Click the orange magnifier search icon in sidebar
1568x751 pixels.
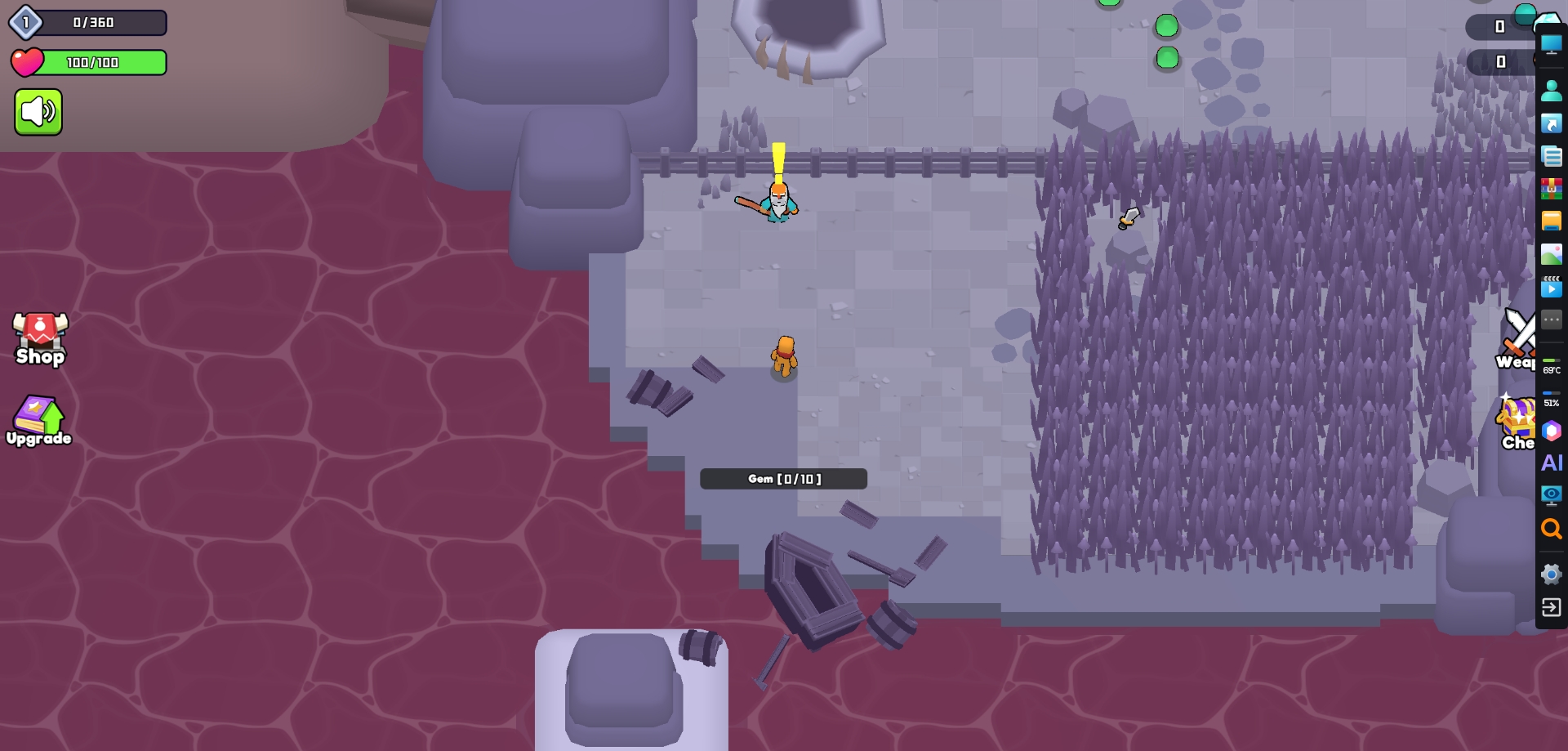[1551, 529]
